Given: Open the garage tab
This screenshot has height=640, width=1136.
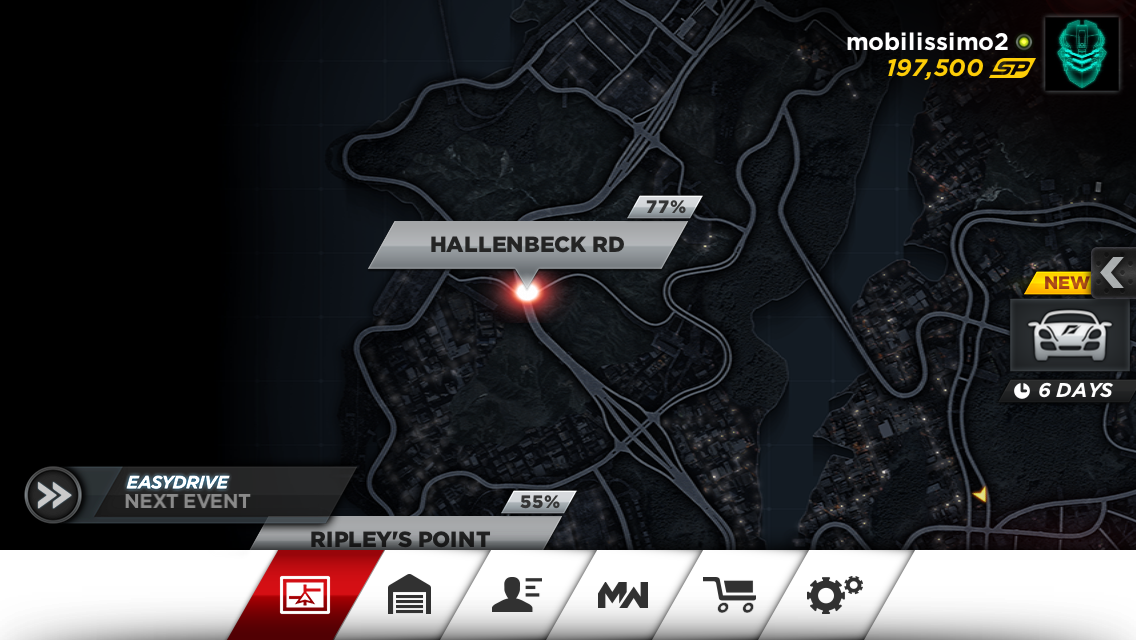Looking at the screenshot, I should [409, 596].
